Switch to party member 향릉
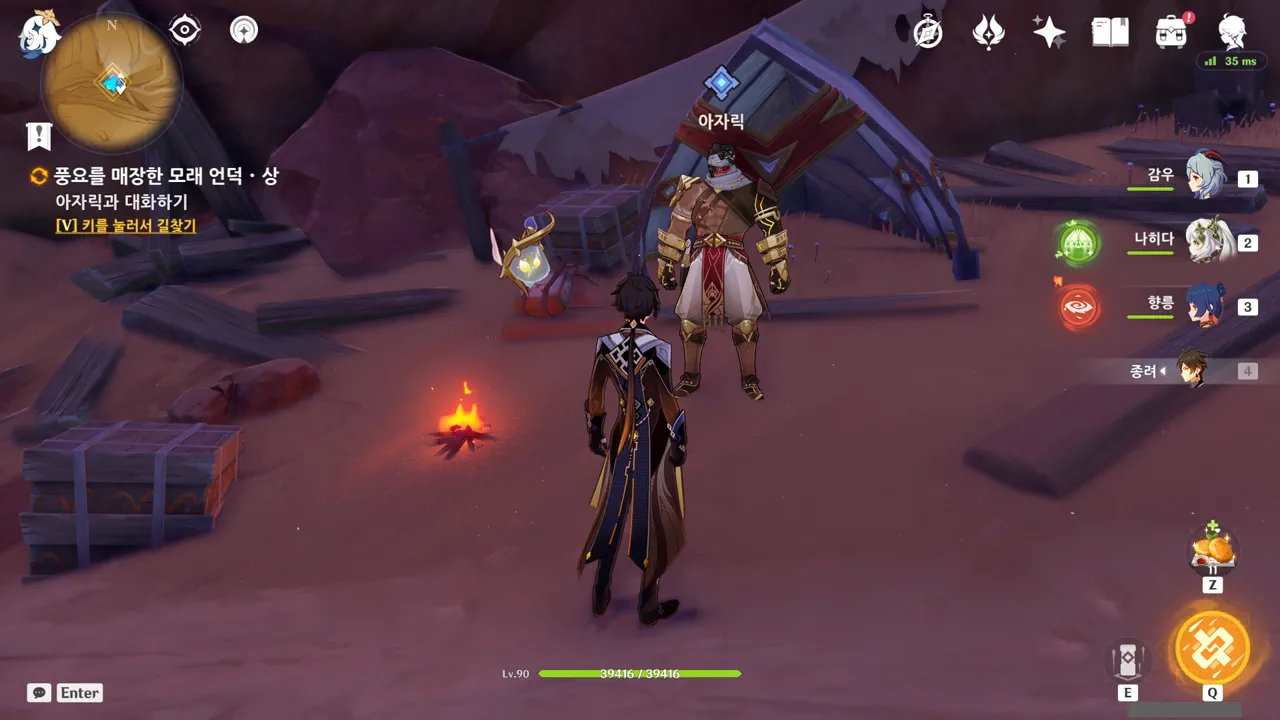The width and height of the screenshot is (1280, 720). point(1204,305)
